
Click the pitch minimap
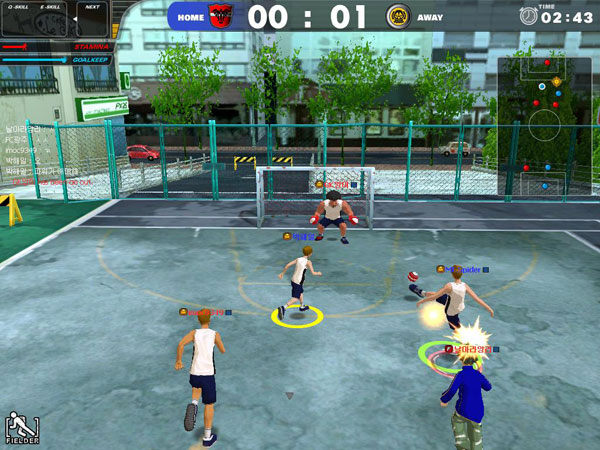pos(544,125)
